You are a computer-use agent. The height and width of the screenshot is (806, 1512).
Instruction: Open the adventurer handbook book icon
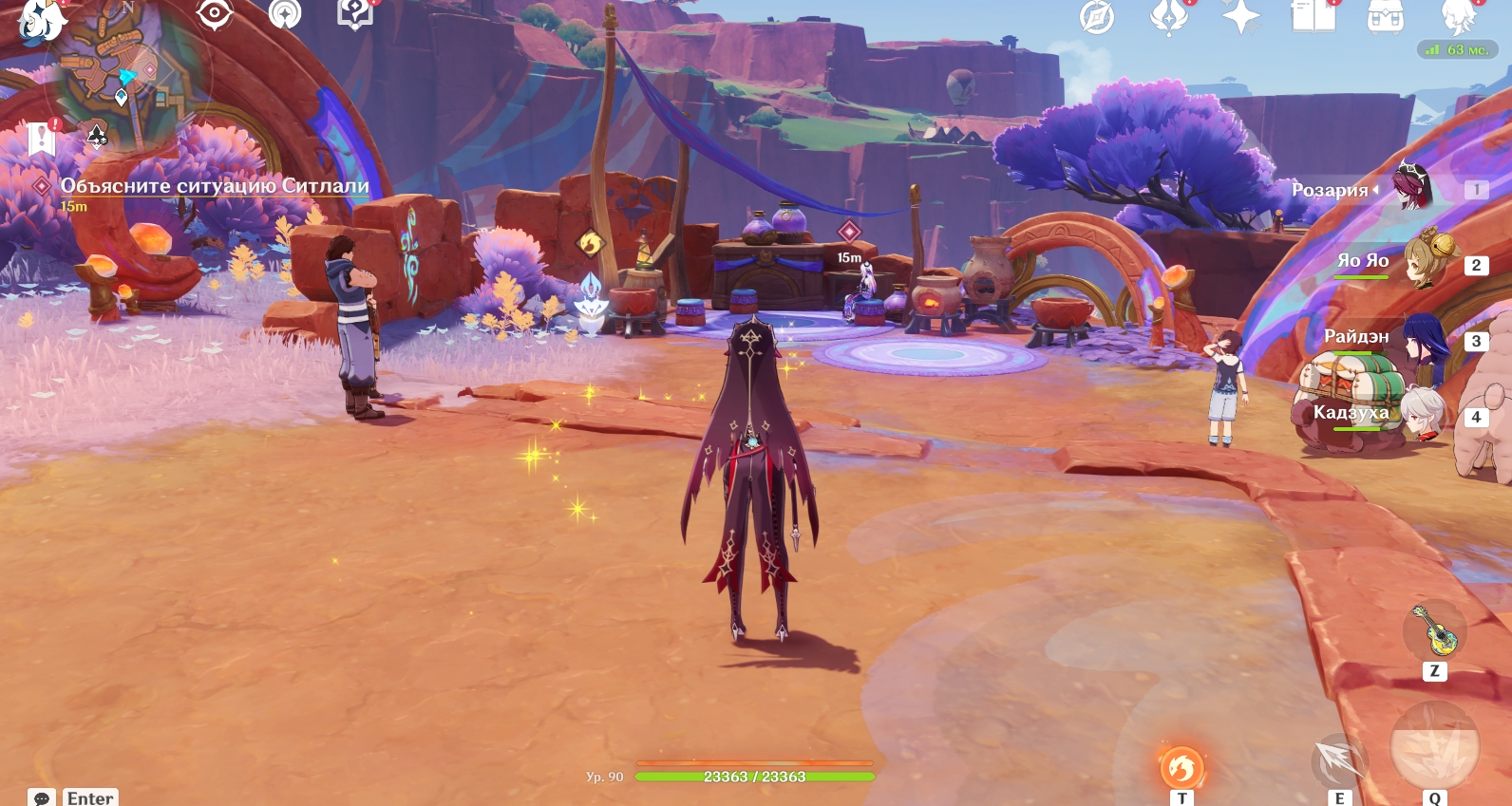click(x=1314, y=16)
